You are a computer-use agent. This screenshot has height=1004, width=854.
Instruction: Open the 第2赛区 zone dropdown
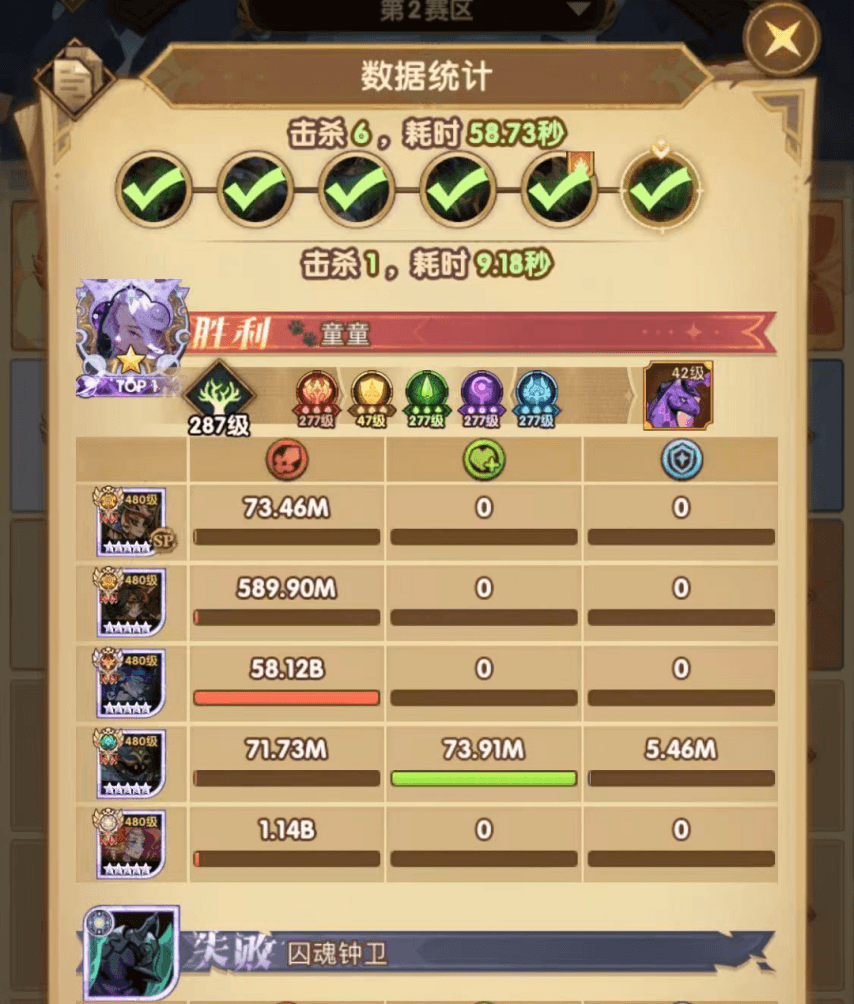(x=427, y=12)
